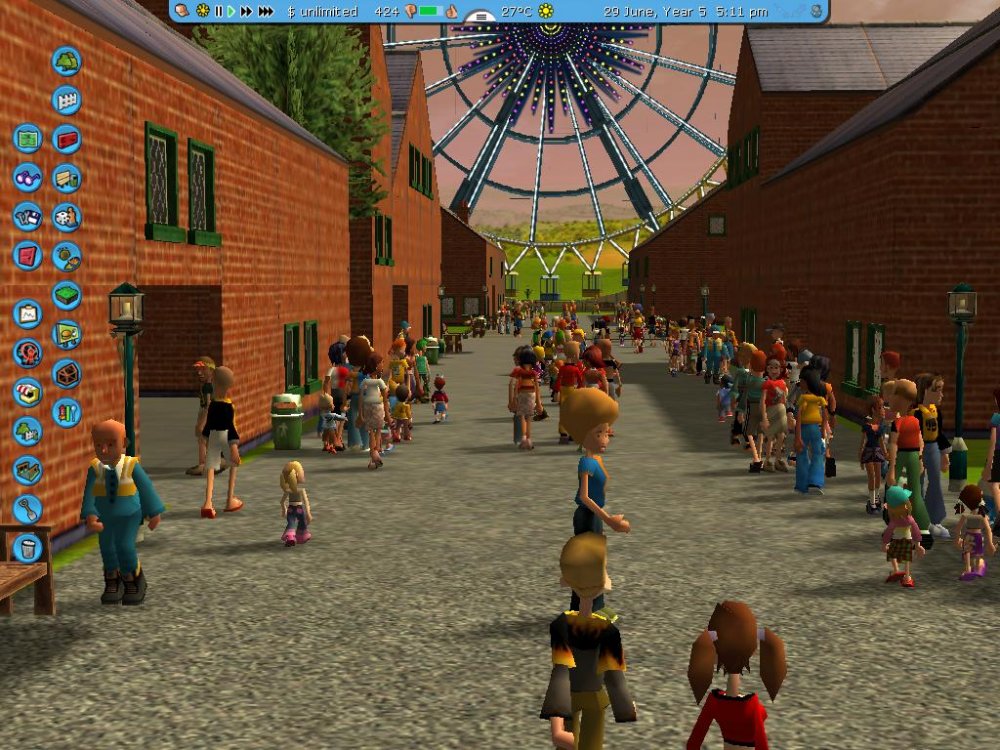The image size is (1000, 750).
Task: Select the dice and statue scenery icon
Action: point(66,216)
